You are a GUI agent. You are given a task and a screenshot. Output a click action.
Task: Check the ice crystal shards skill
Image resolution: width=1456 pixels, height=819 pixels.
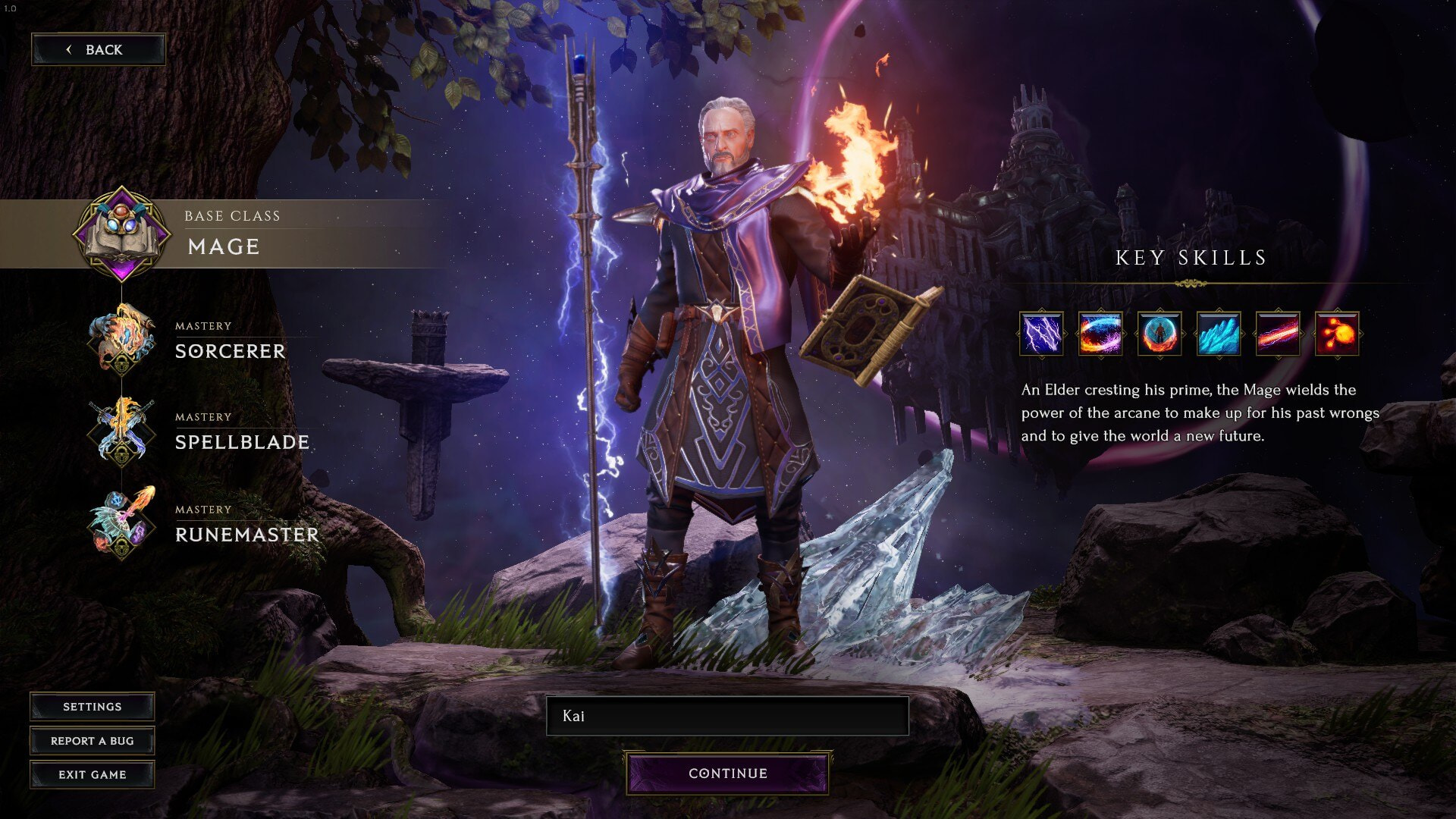pos(1219,334)
